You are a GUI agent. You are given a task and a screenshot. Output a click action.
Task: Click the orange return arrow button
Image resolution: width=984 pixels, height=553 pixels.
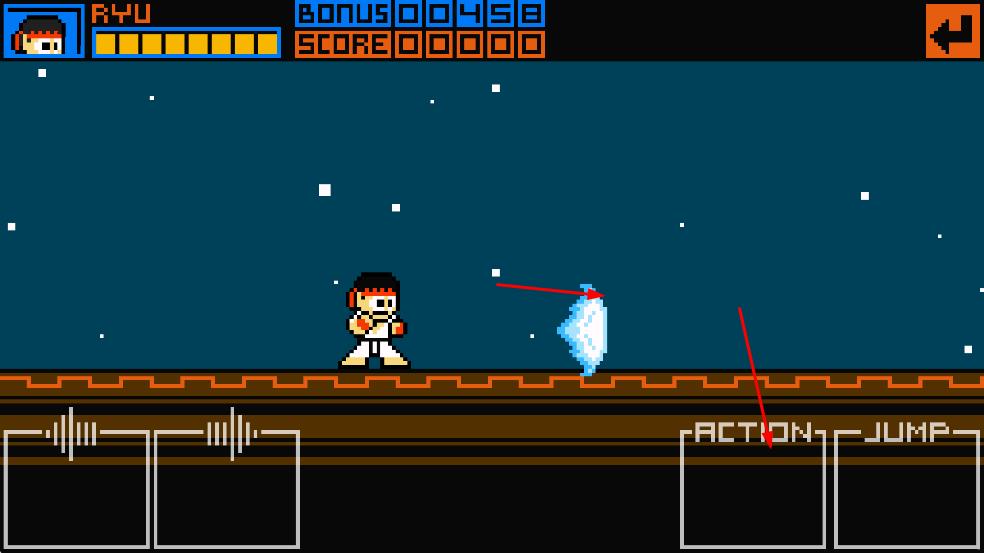coord(952,31)
